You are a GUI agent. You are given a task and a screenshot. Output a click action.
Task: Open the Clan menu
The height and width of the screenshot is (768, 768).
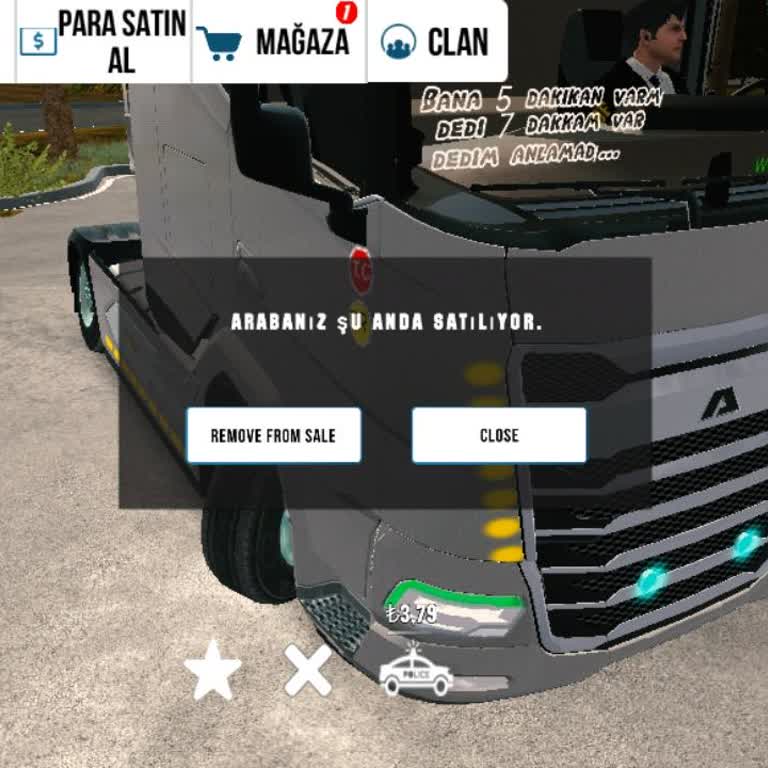[436, 41]
